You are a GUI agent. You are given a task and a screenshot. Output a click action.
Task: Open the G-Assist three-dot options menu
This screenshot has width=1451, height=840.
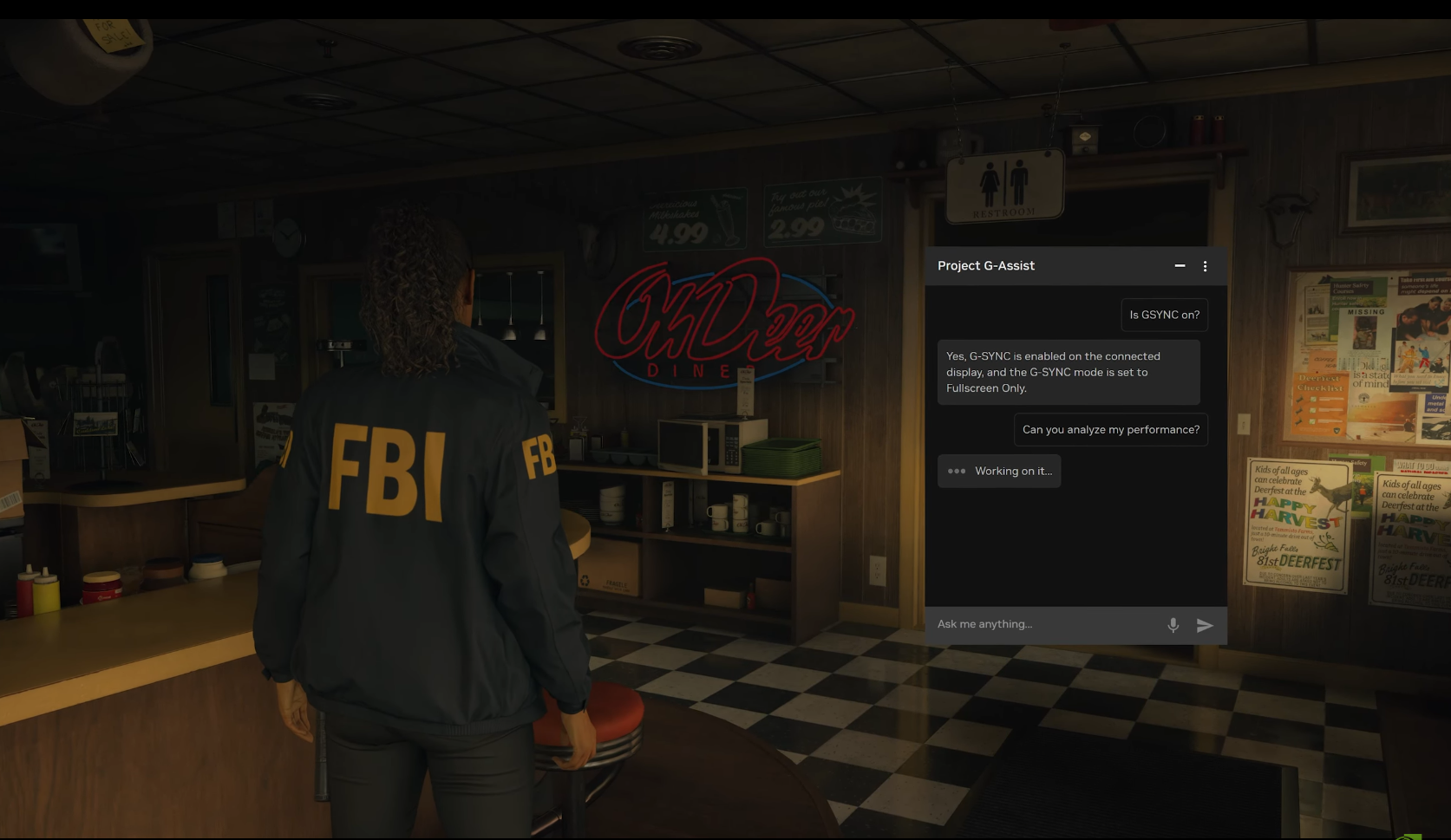[1205, 266]
